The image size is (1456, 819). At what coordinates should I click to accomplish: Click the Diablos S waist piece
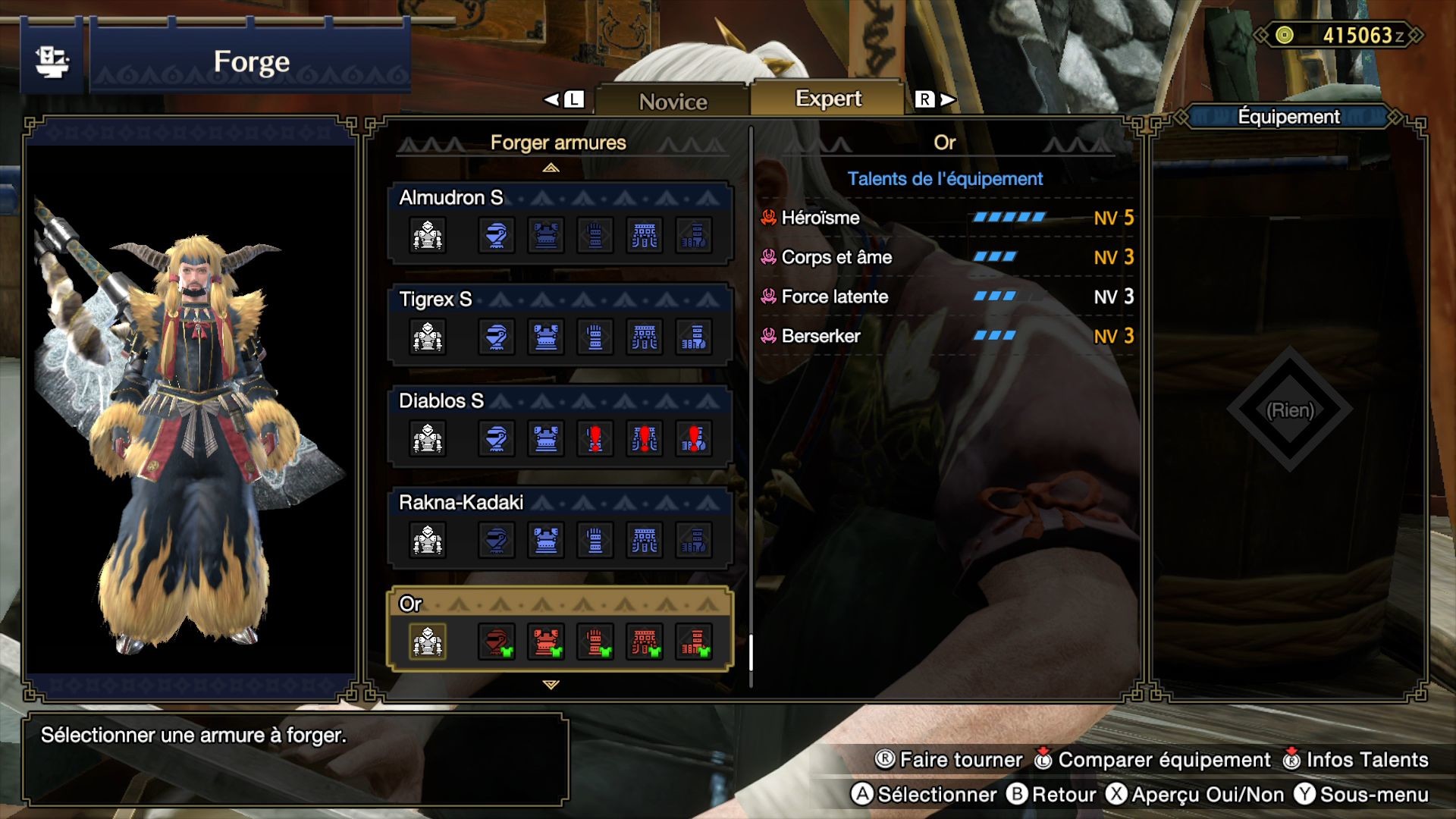click(x=645, y=438)
